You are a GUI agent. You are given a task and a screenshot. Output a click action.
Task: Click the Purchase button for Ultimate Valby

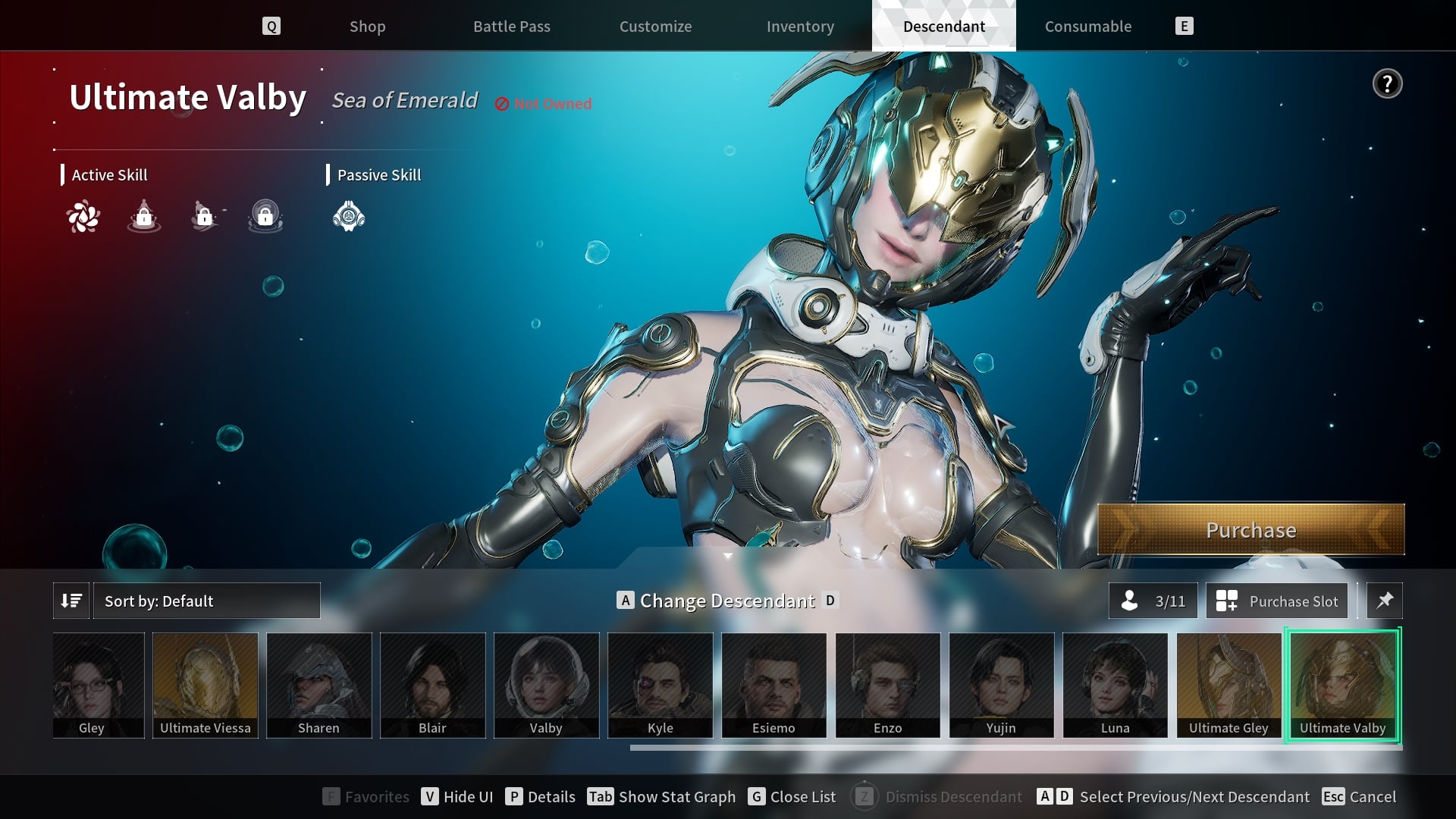point(1250,529)
